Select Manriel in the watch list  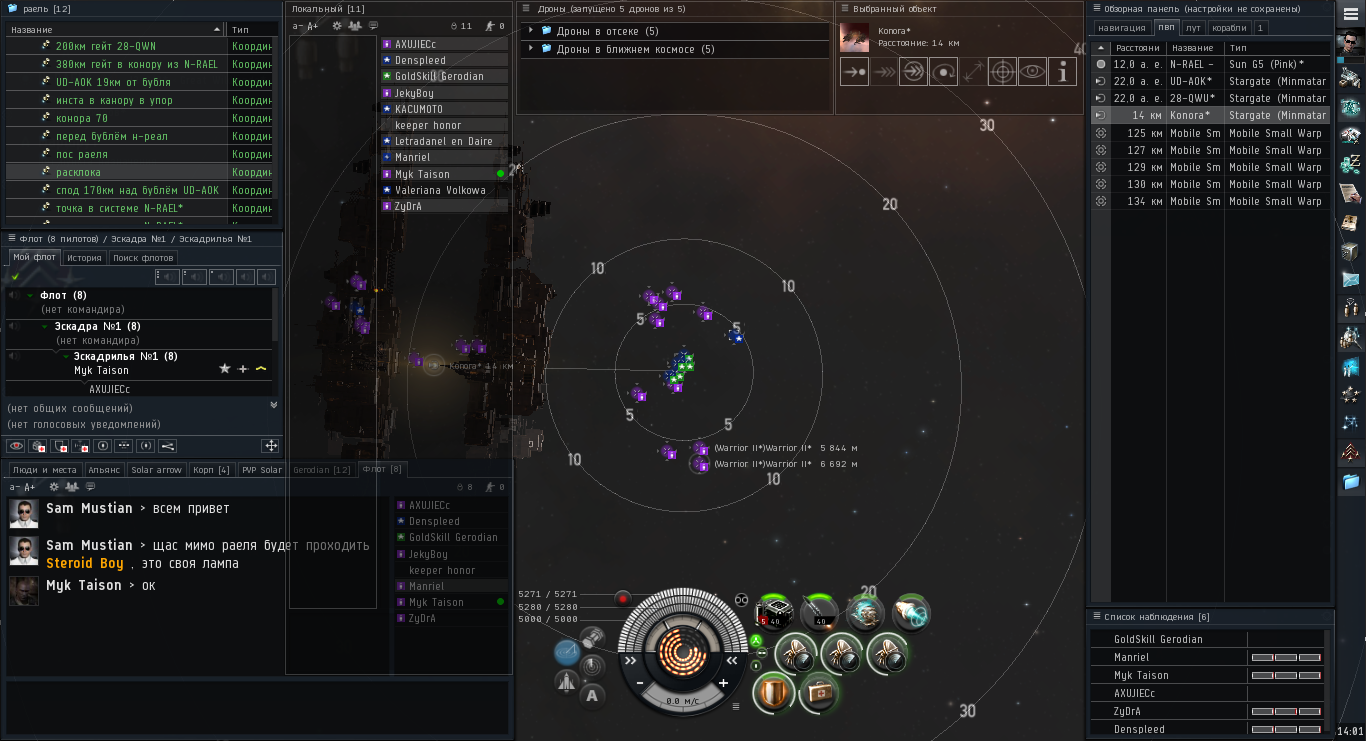click(x=1132, y=657)
